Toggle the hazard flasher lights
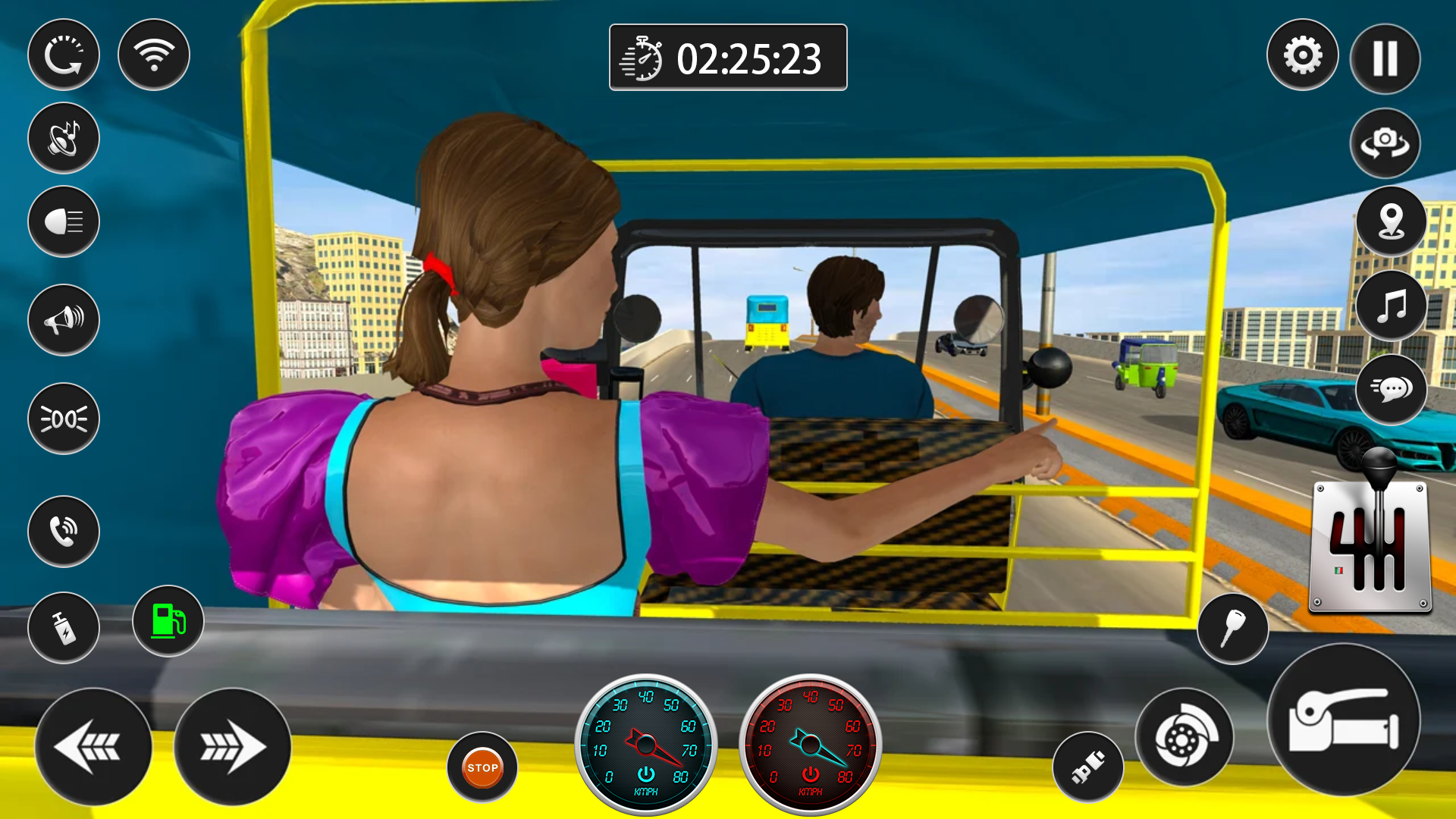The height and width of the screenshot is (819, 1456). (x=64, y=418)
